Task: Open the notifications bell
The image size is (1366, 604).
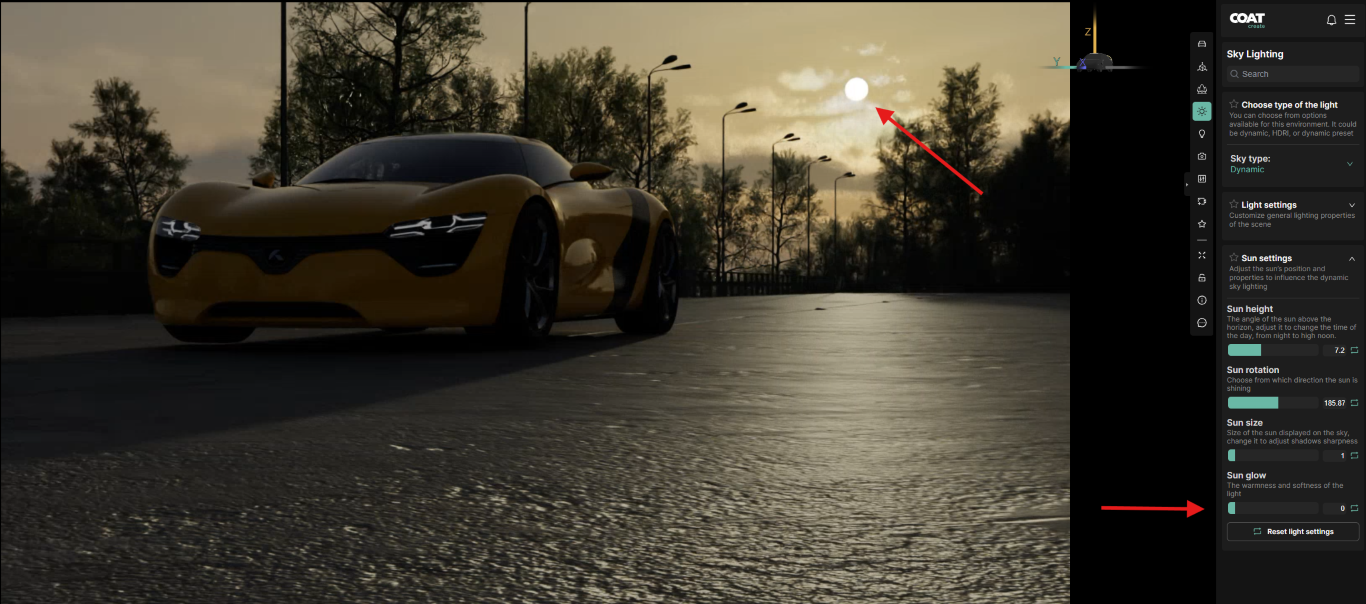Action: 1331,20
